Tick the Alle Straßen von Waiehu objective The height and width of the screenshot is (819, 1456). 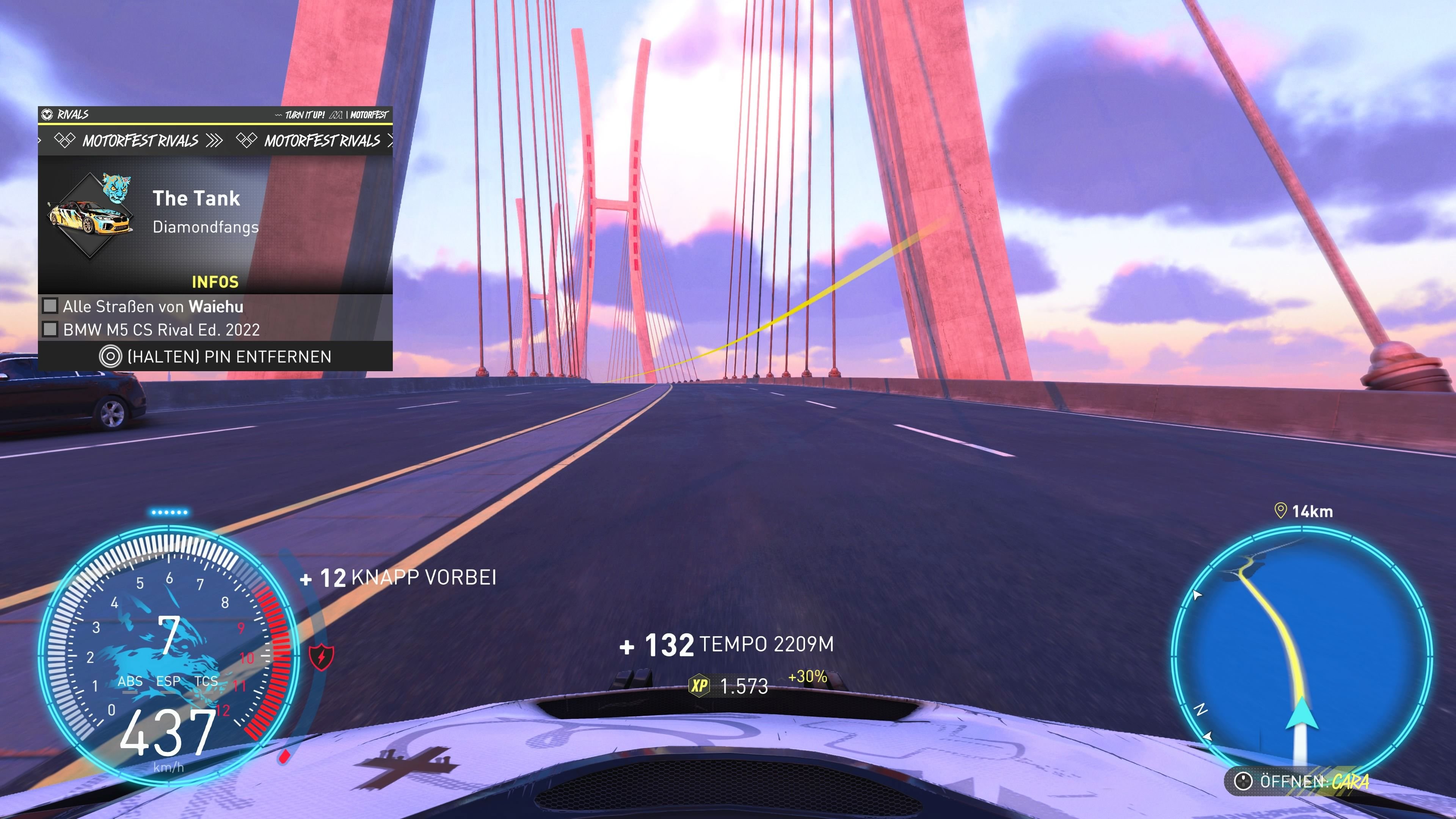[50, 306]
